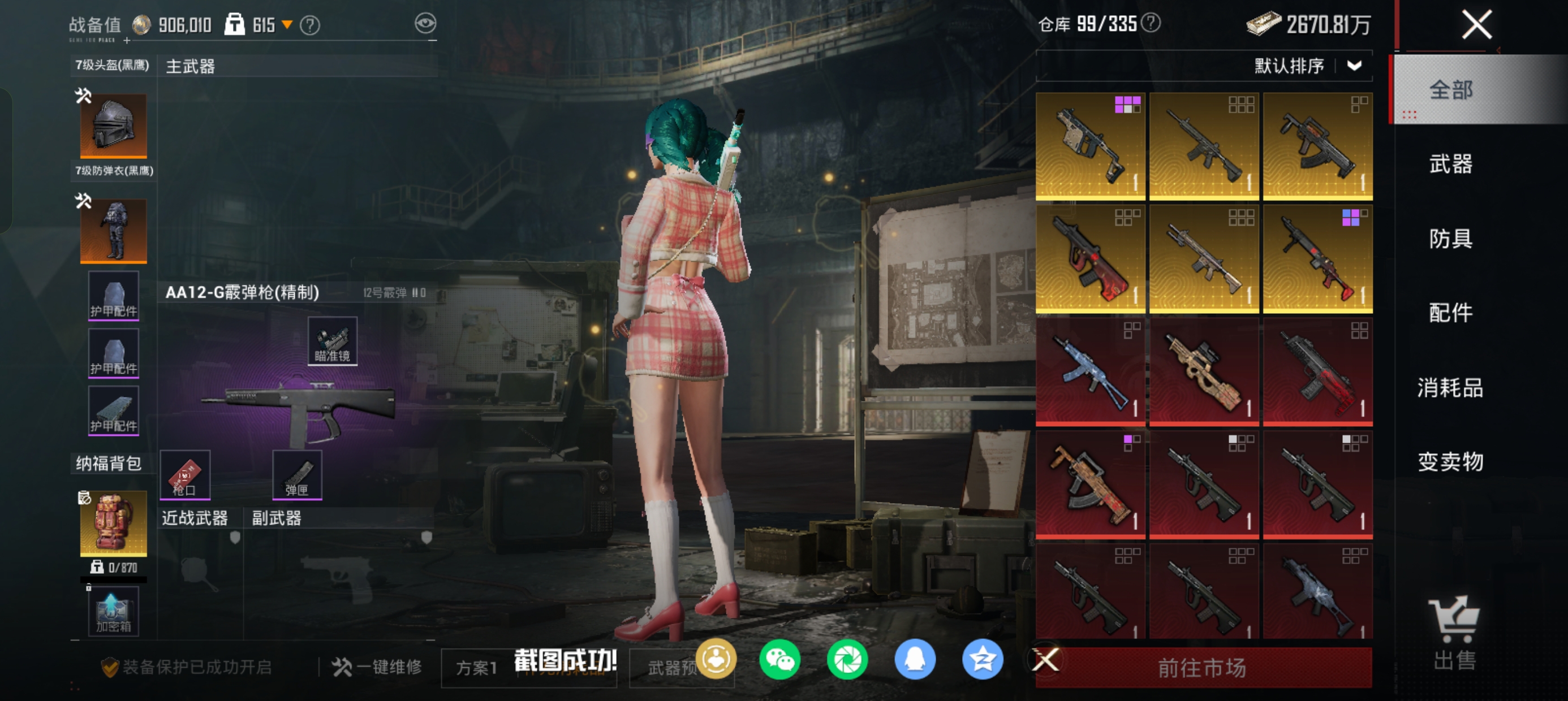Select the tan P90 in warehouse
The height and width of the screenshot is (701, 1568).
click(x=1203, y=372)
